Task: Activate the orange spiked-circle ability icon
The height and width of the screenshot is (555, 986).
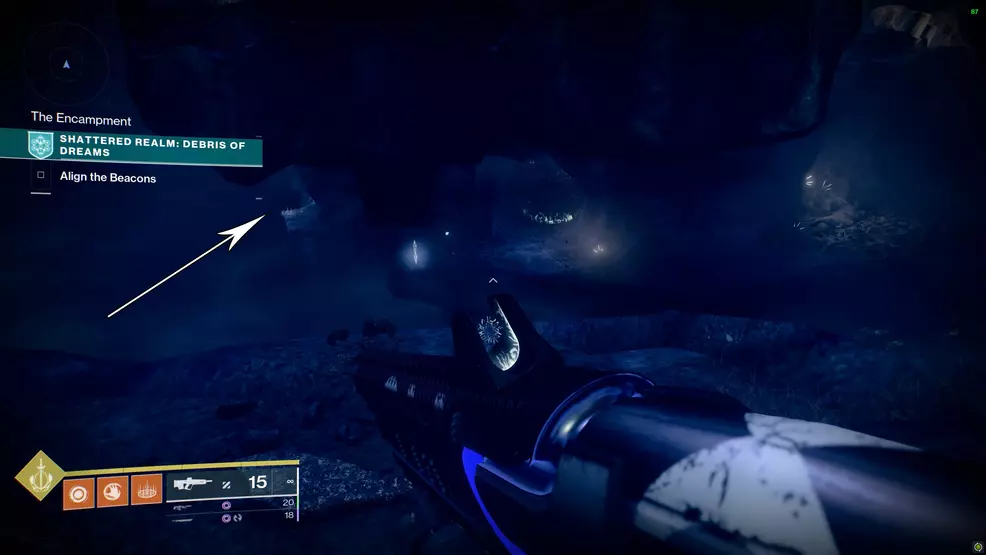Action: [146, 490]
